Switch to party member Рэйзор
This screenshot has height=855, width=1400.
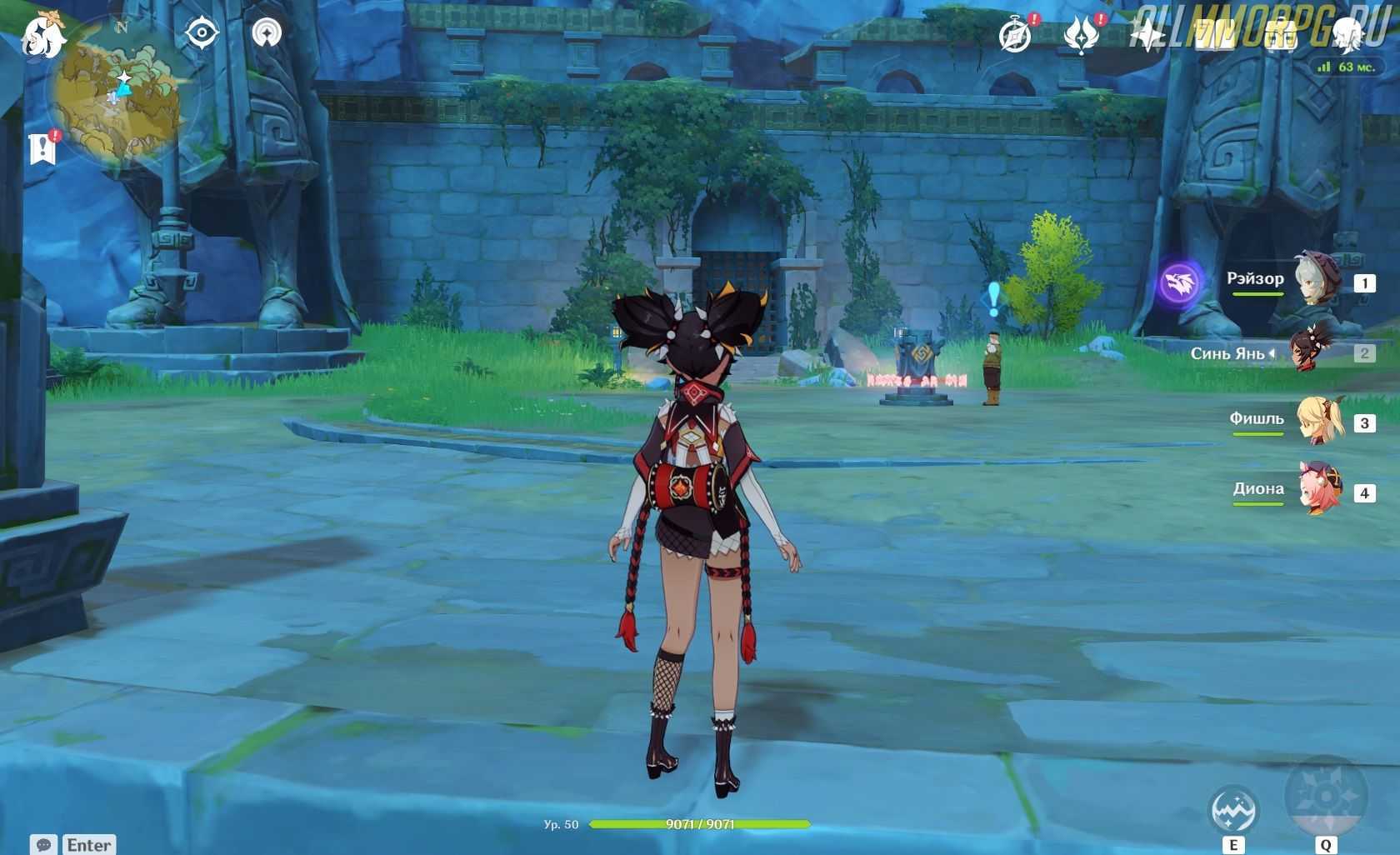(x=1317, y=281)
